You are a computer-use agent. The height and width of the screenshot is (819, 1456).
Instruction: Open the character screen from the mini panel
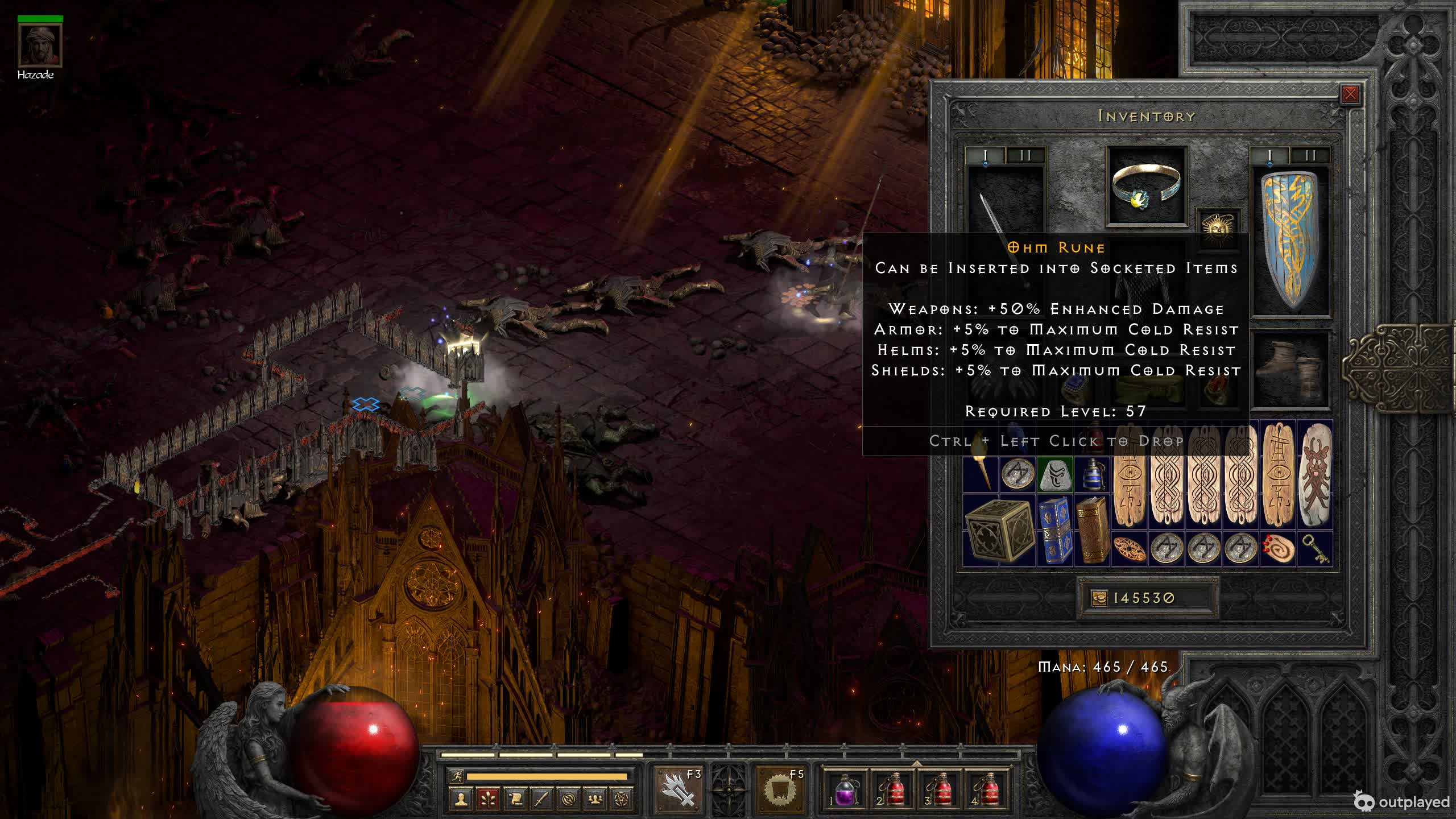(461, 800)
